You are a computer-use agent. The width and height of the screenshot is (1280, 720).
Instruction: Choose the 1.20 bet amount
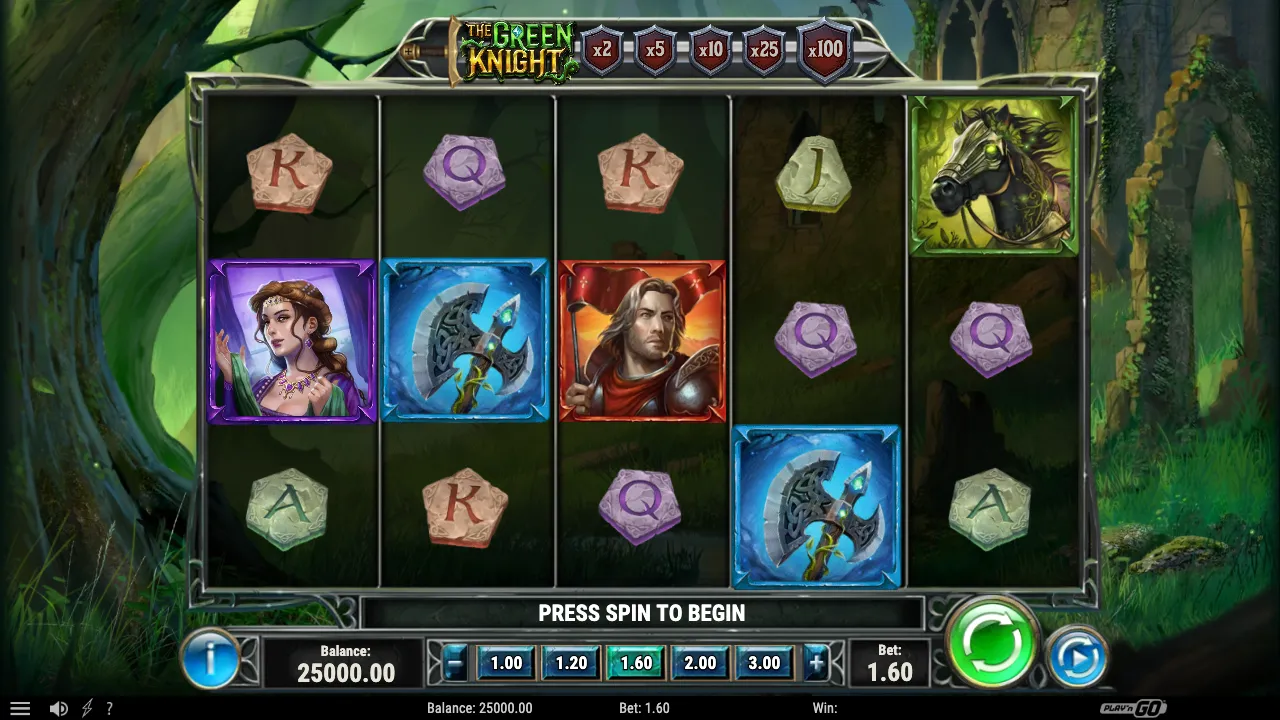pyautogui.click(x=571, y=662)
